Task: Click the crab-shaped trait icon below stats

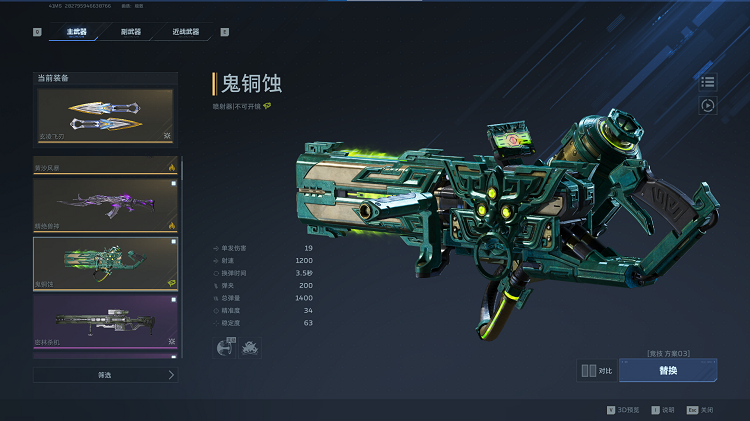Action: [x=249, y=347]
